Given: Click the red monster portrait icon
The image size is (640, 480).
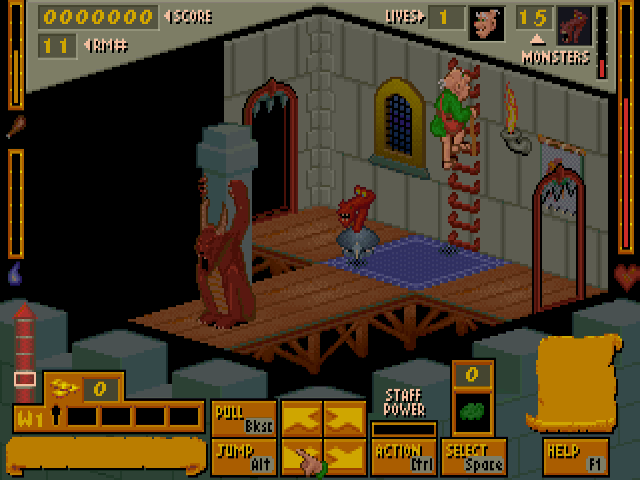Looking at the screenshot, I should coord(574,23).
